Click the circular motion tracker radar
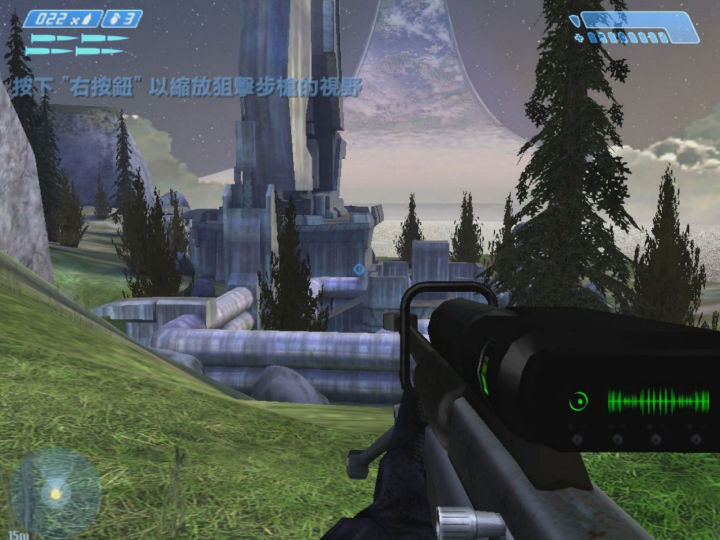720x540 pixels. (55, 492)
